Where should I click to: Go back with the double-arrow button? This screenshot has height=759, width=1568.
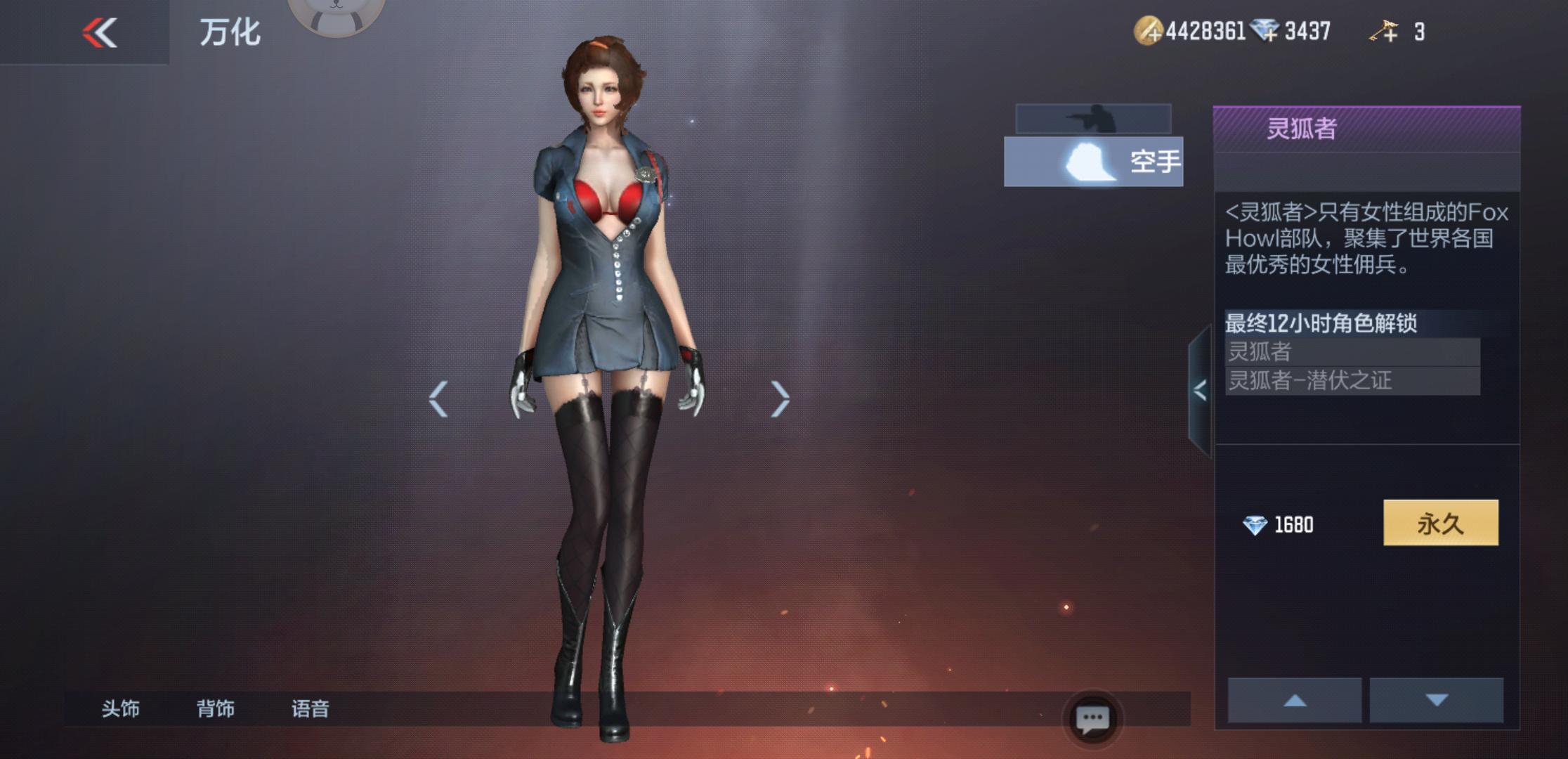pyautogui.click(x=99, y=32)
